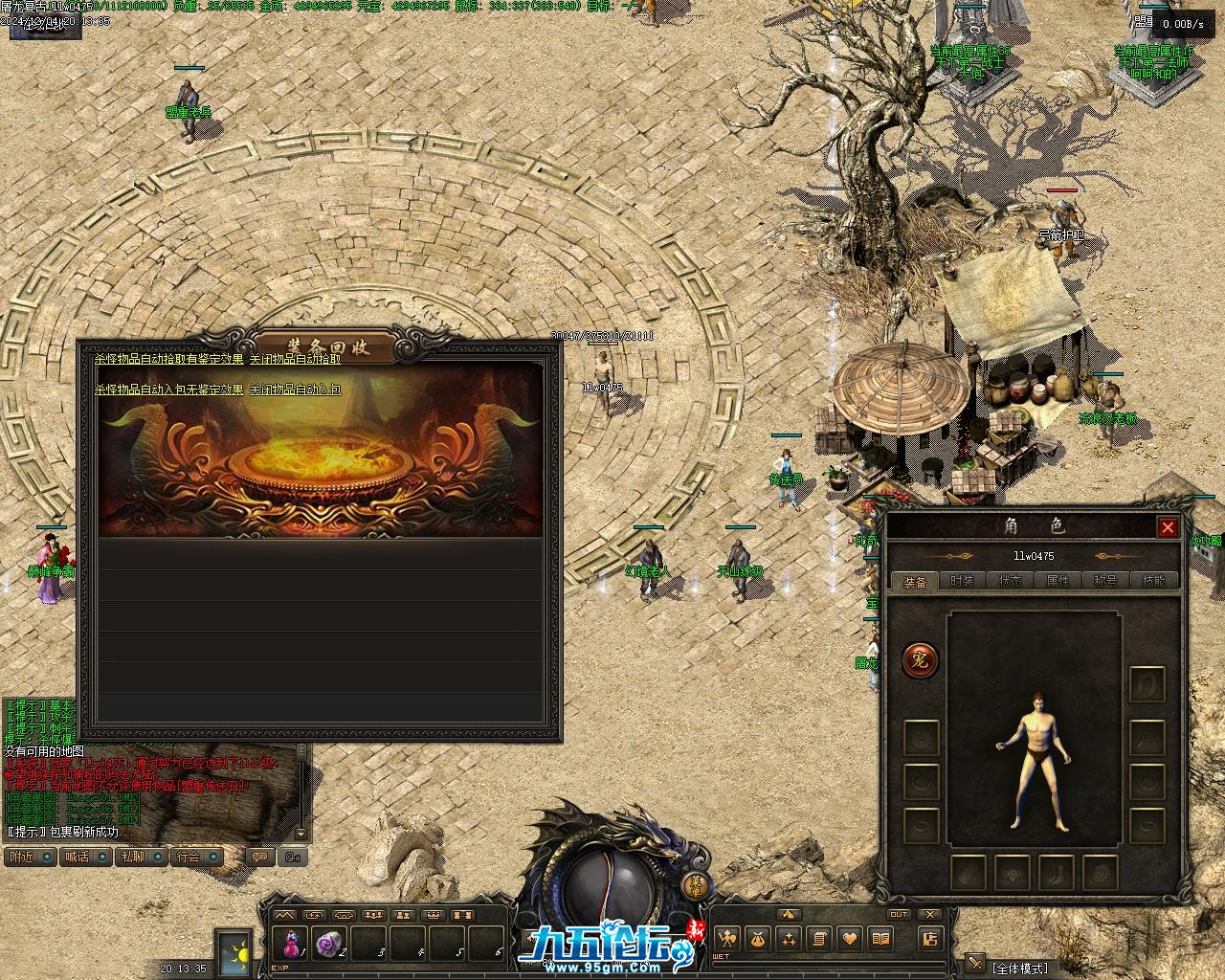The image size is (1225, 980).
Task: Open the bag icon in bottom toolbar
Action: click(x=757, y=939)
